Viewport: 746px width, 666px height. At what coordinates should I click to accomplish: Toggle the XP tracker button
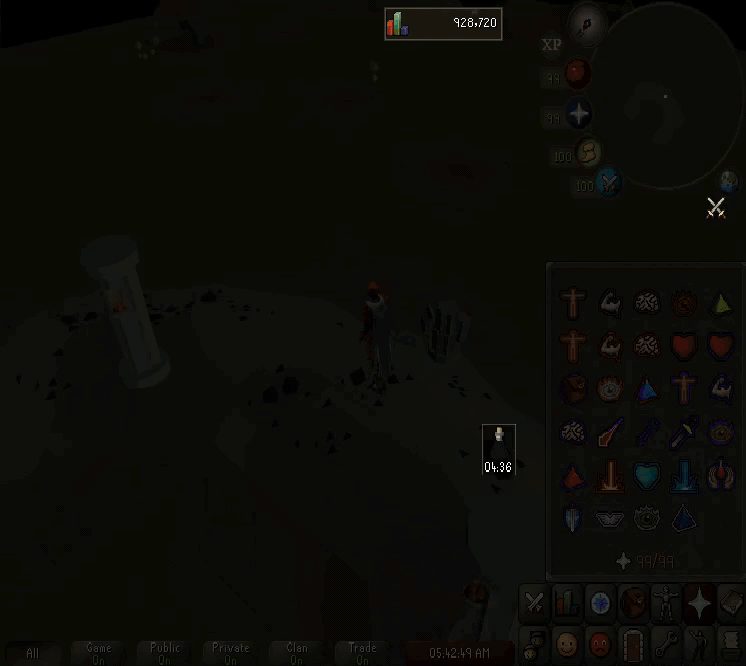[x=551, y=45]
